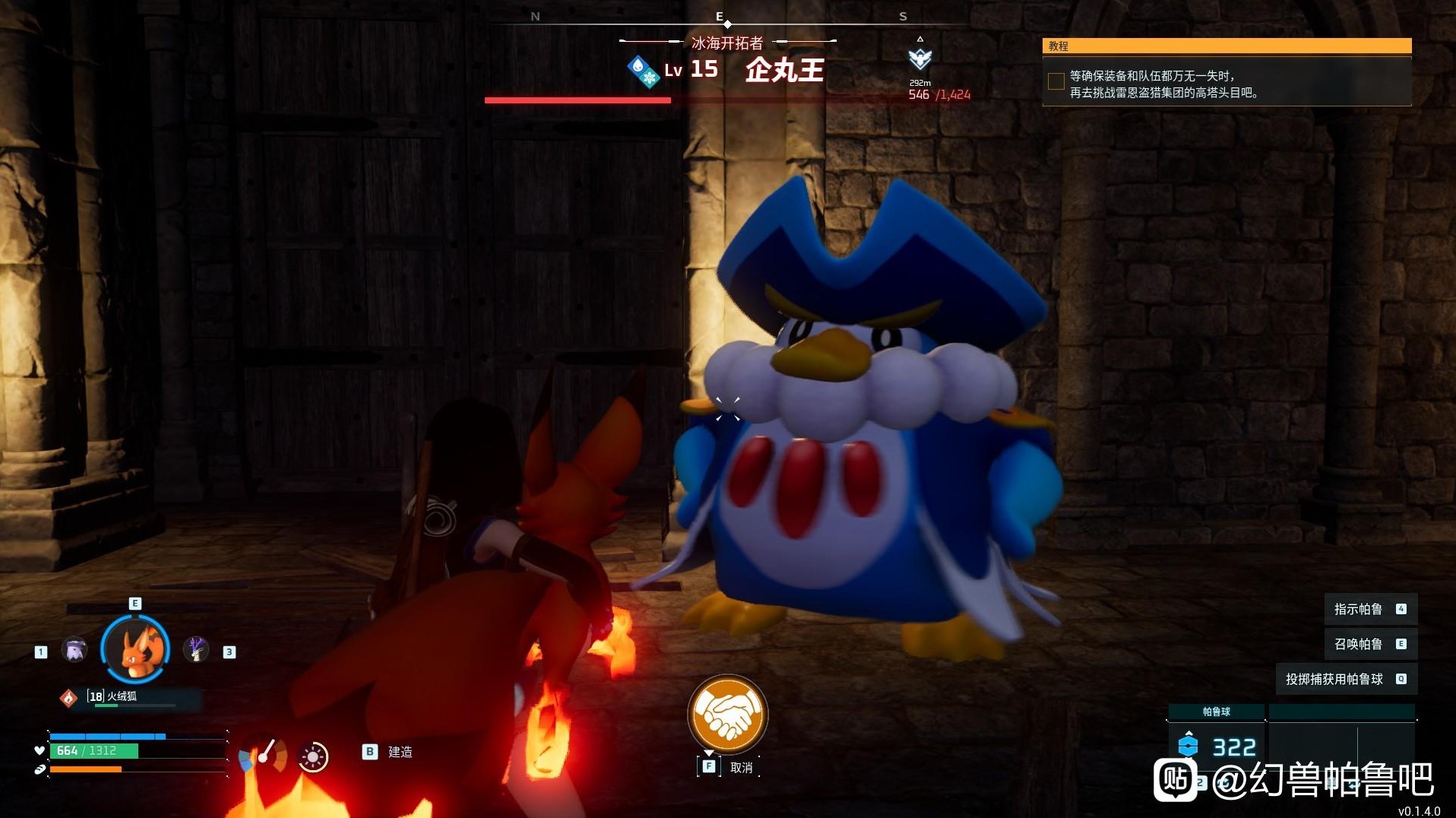Click the 取消 cancel label

741,768
